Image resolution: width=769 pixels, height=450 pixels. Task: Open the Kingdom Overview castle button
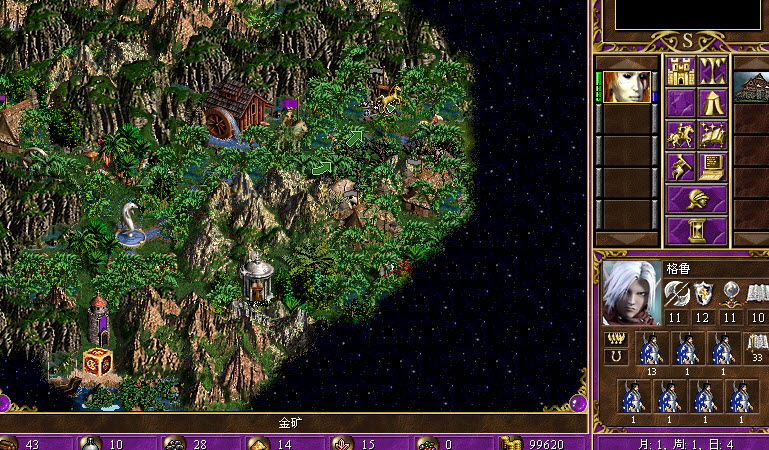tap(681, 71)
